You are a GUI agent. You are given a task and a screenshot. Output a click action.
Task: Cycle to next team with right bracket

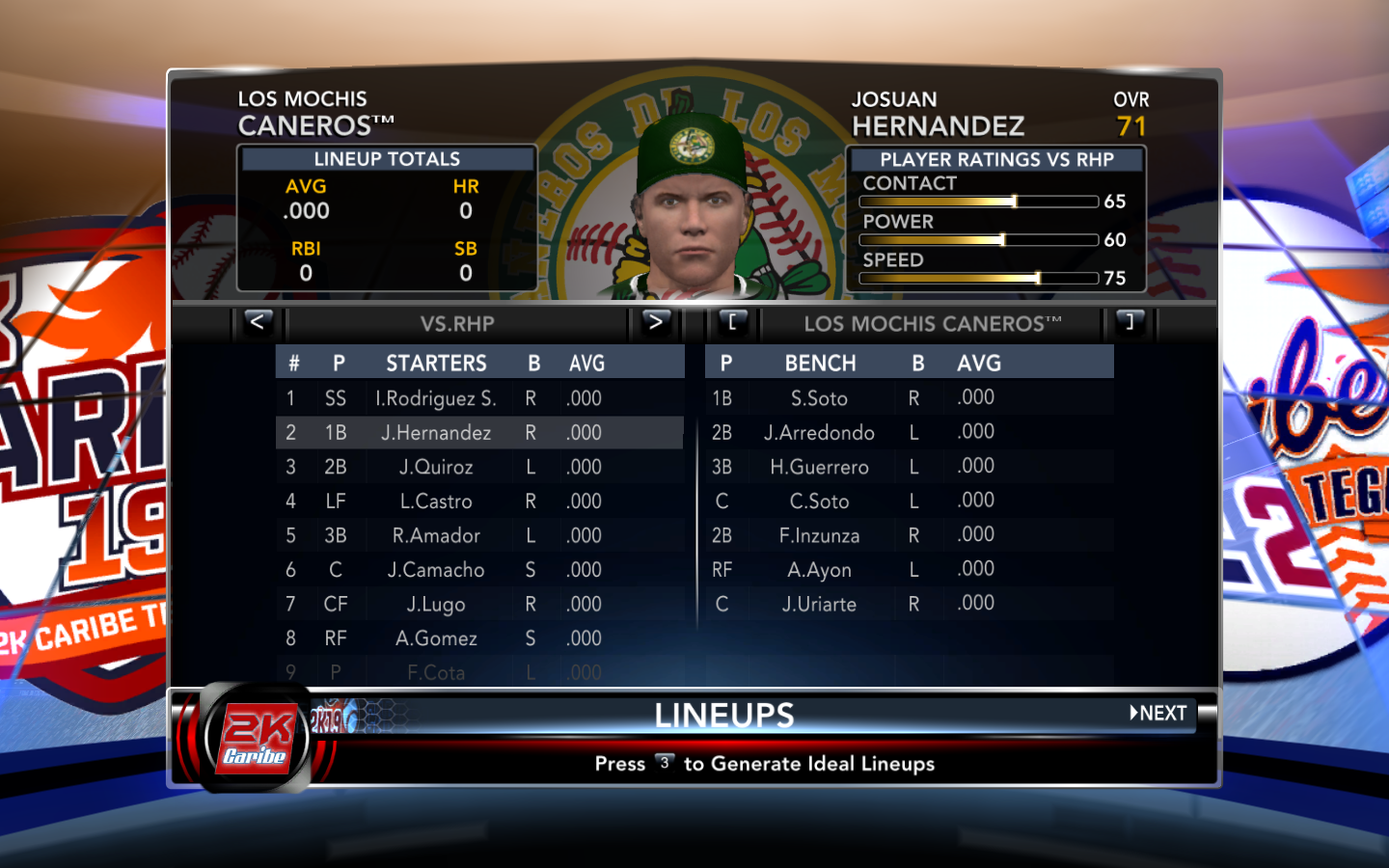[1130, 322]
